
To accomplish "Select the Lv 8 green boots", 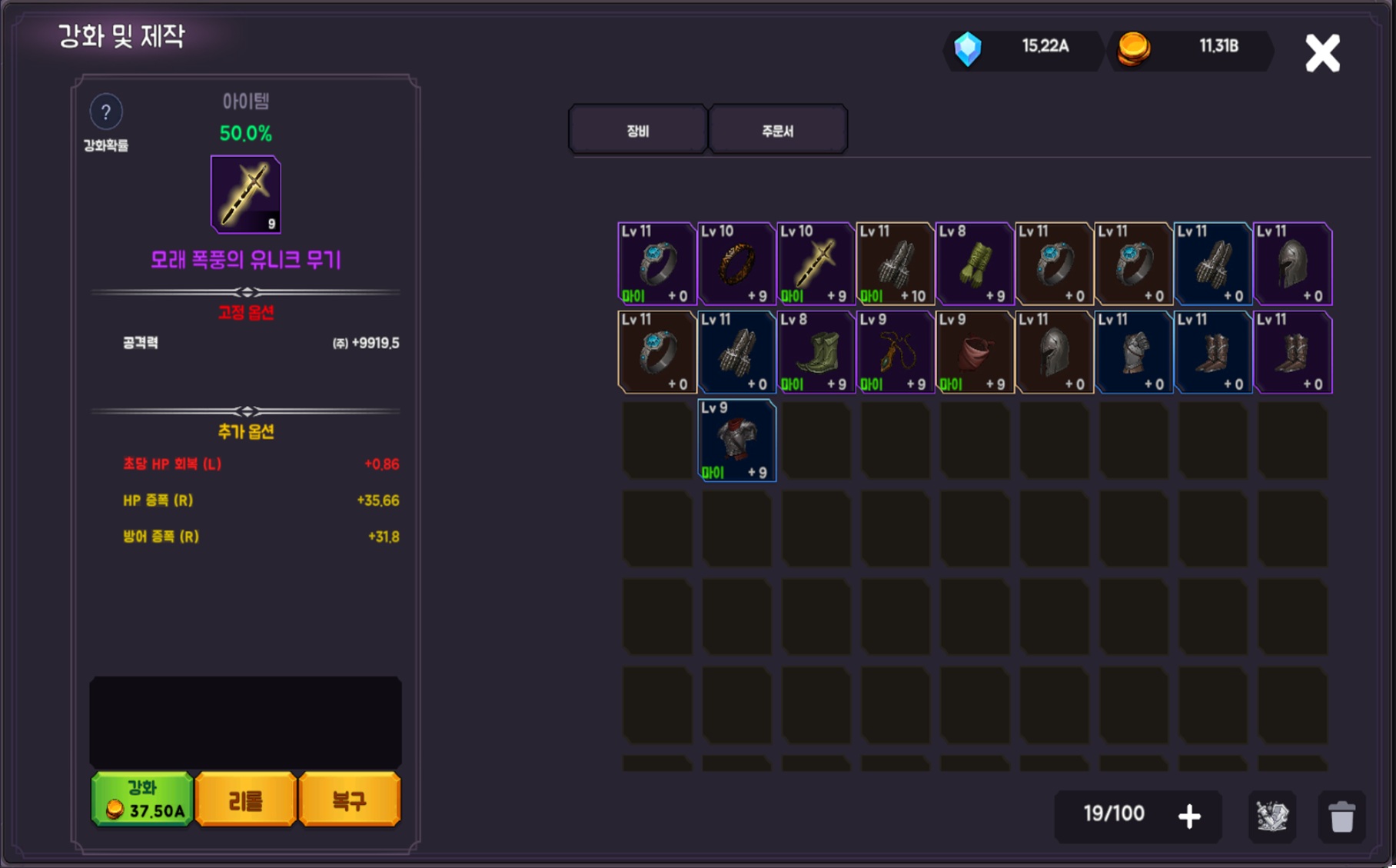I will coord(816,352).
